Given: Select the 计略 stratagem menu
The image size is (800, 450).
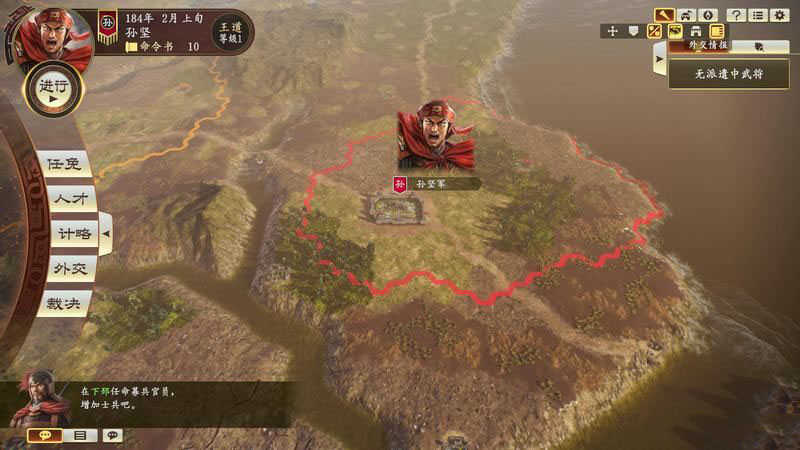Looking at the screenshot, I should pyautogui.click(x=73, y=233).
